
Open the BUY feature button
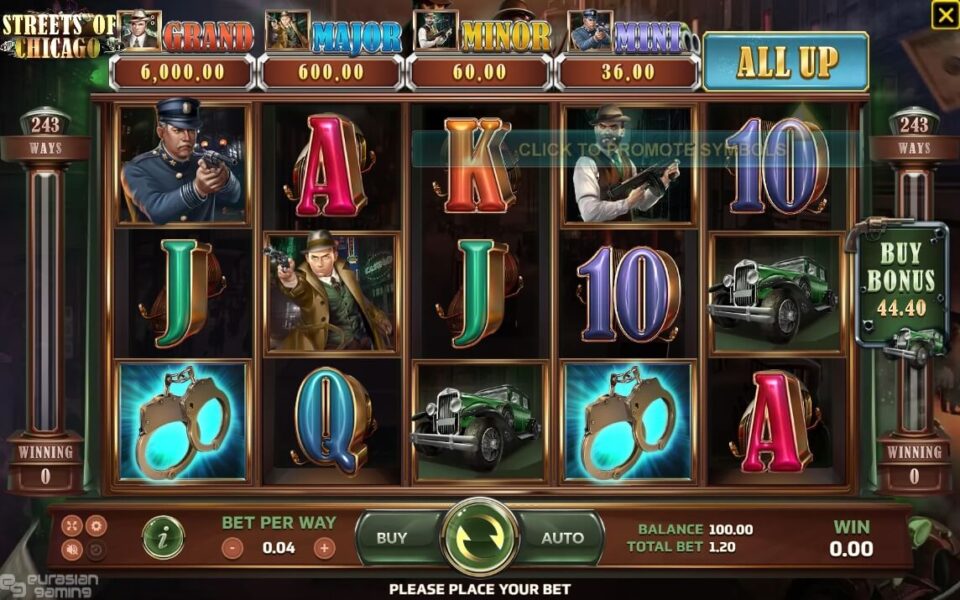pyautogui.click(x=392, y=537)
